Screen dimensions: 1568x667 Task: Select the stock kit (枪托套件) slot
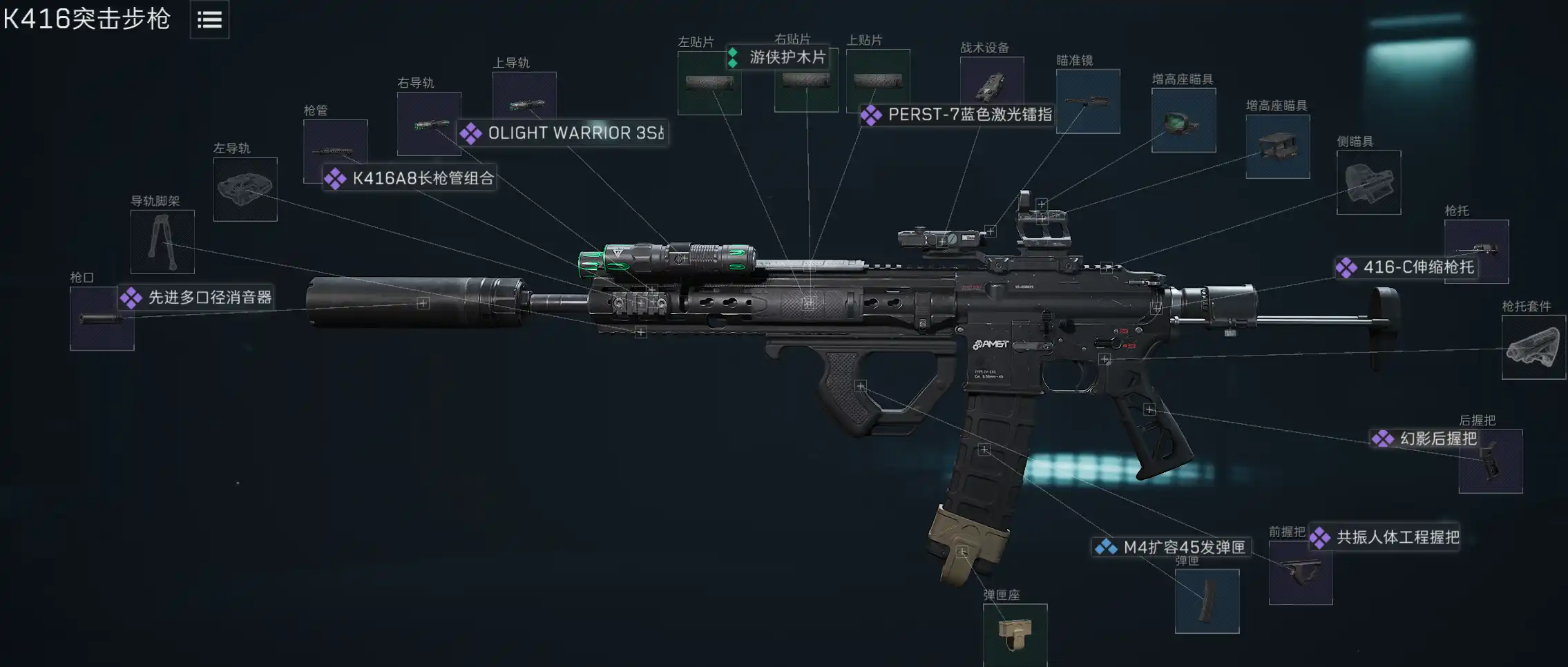tap(1533, 347)
